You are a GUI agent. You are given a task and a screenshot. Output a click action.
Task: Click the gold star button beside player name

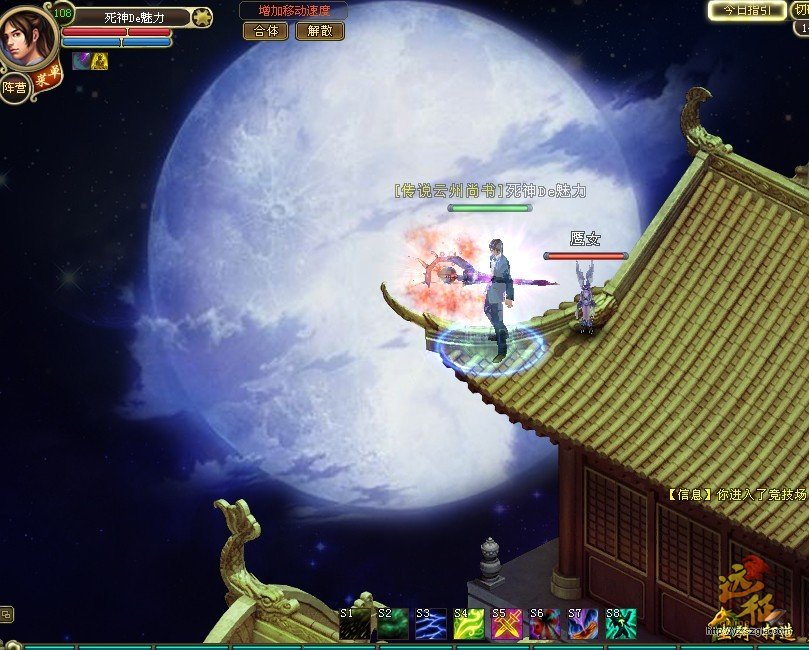201,17
